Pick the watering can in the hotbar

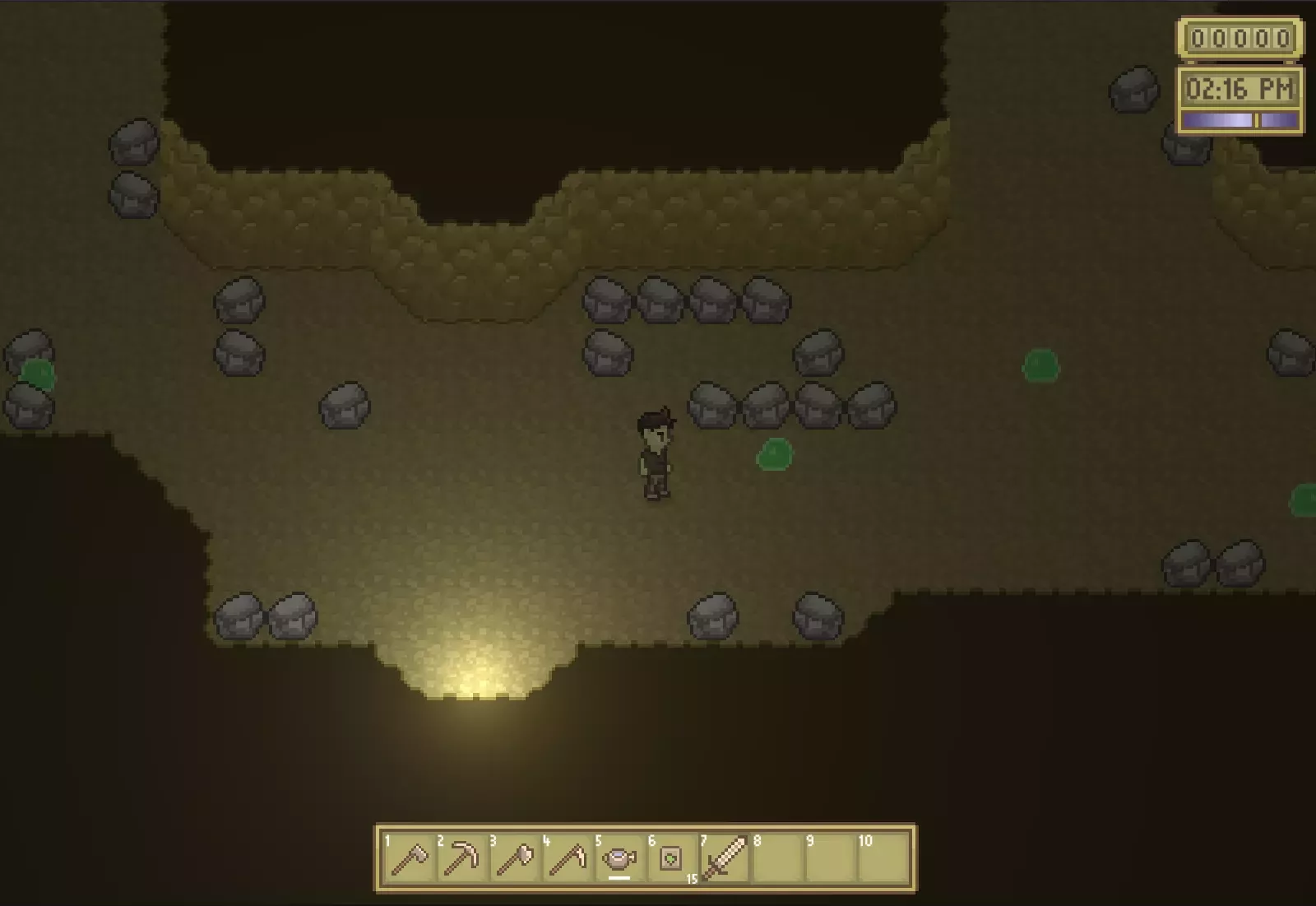click(619, 859)
